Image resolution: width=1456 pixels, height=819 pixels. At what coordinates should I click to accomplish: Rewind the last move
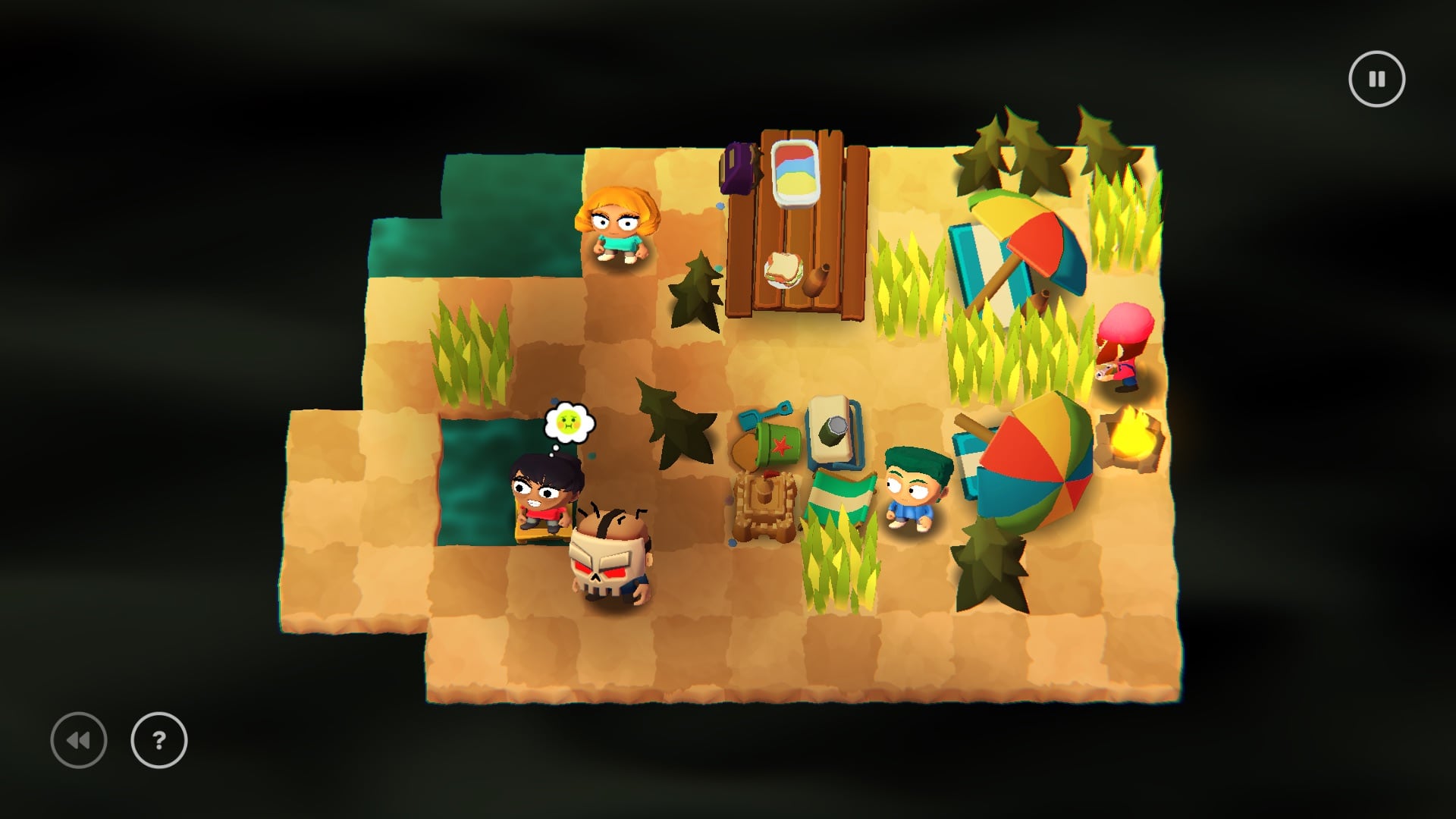(79, 740)
